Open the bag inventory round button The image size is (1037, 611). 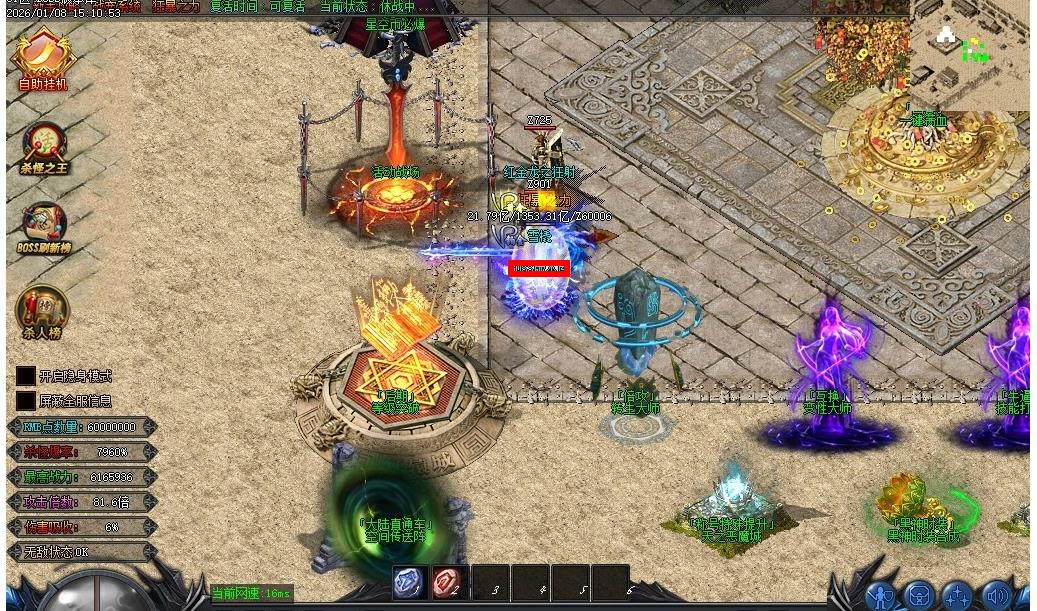point(919,597)
